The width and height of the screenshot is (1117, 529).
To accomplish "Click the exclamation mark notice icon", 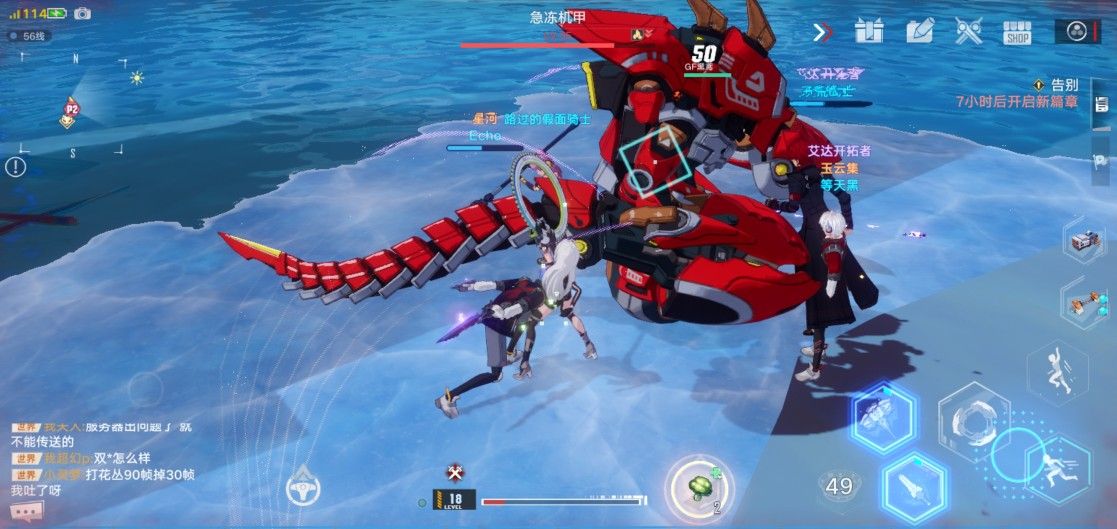I will 15,167.
